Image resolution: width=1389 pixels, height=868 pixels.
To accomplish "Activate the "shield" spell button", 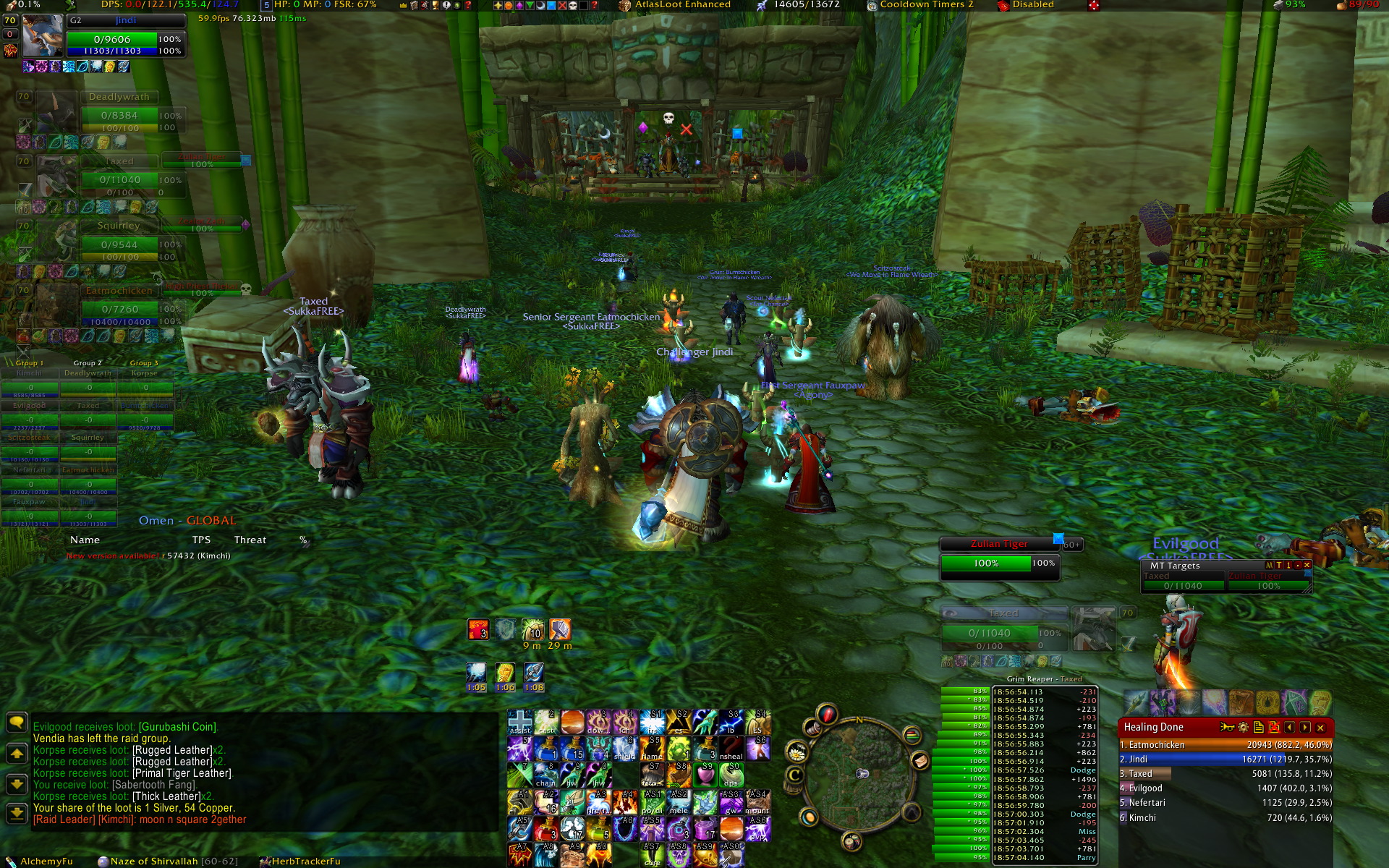I will (624, 749).
